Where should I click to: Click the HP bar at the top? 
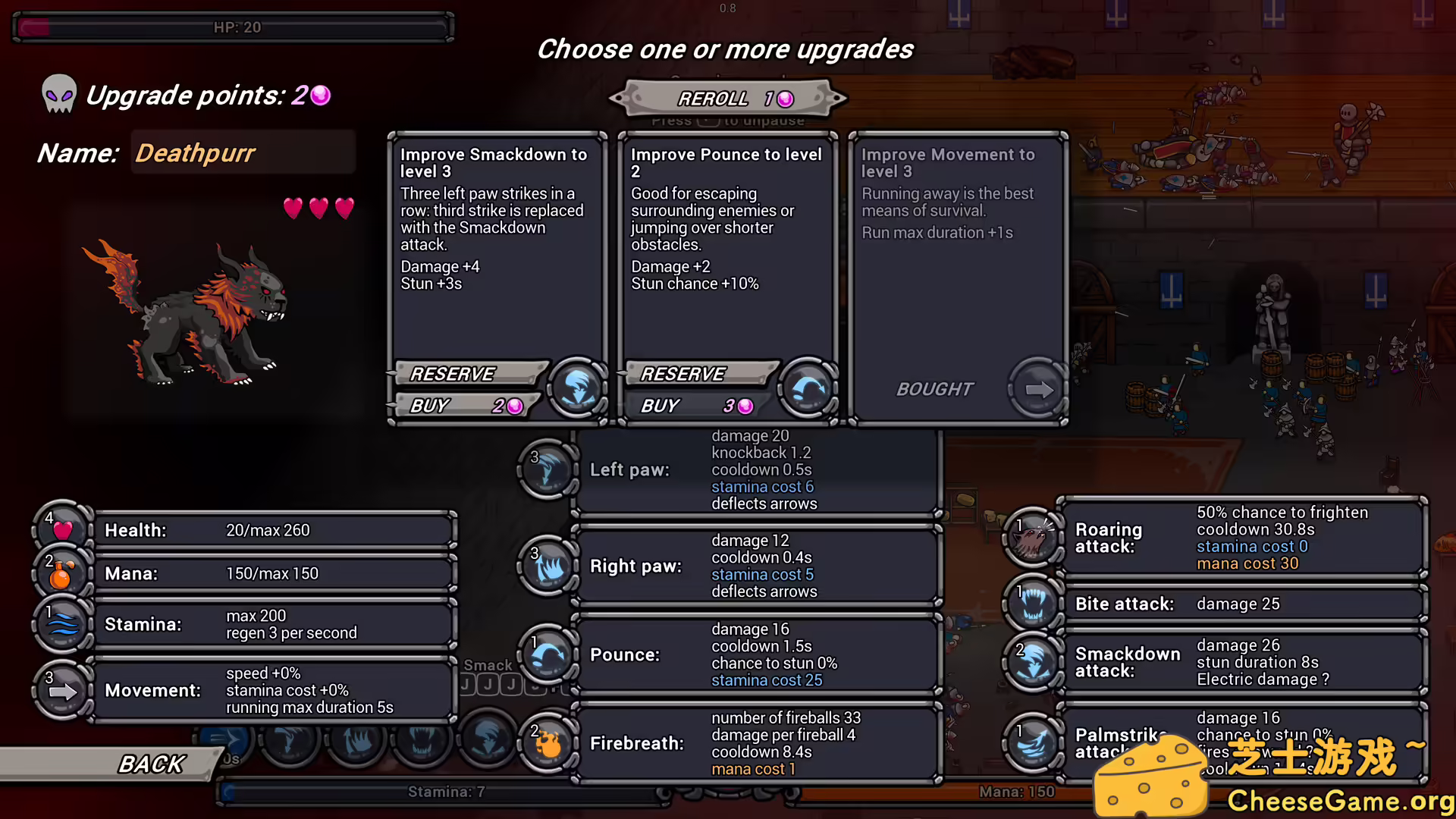[231, 27]
